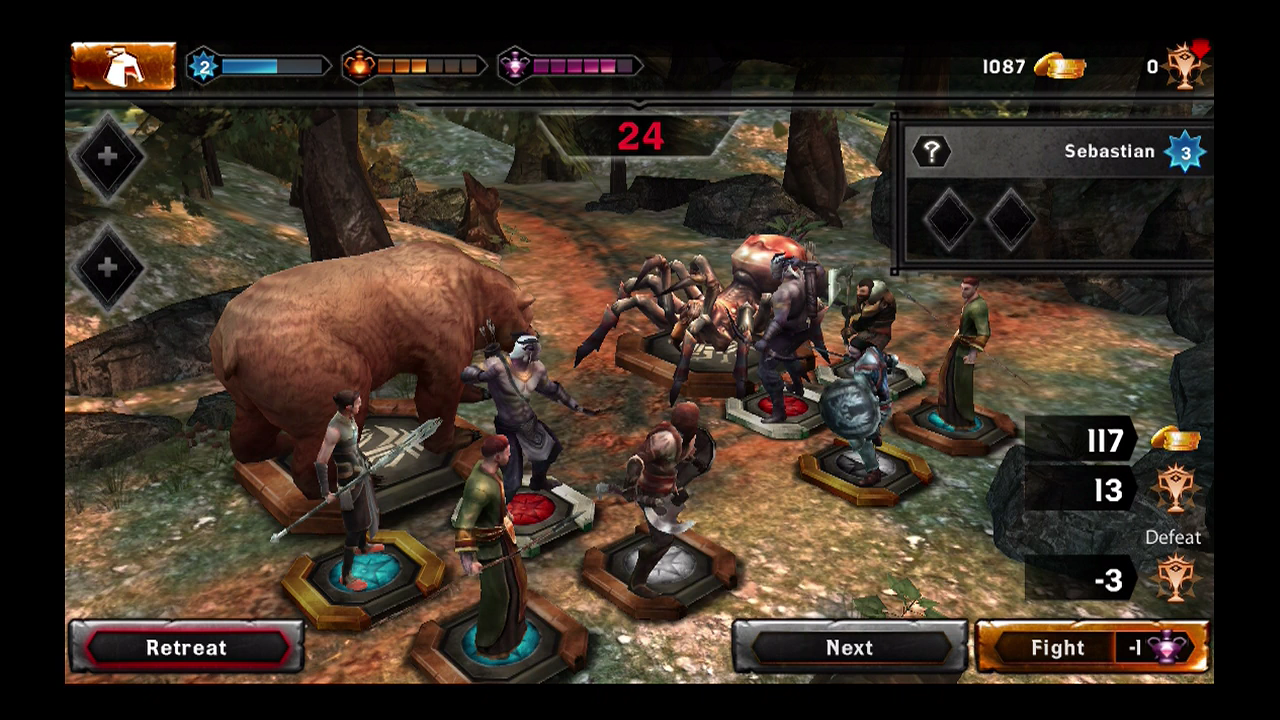Tap the gold coins counter icon
The image size is (1280, 720).
pos(1059,66)
